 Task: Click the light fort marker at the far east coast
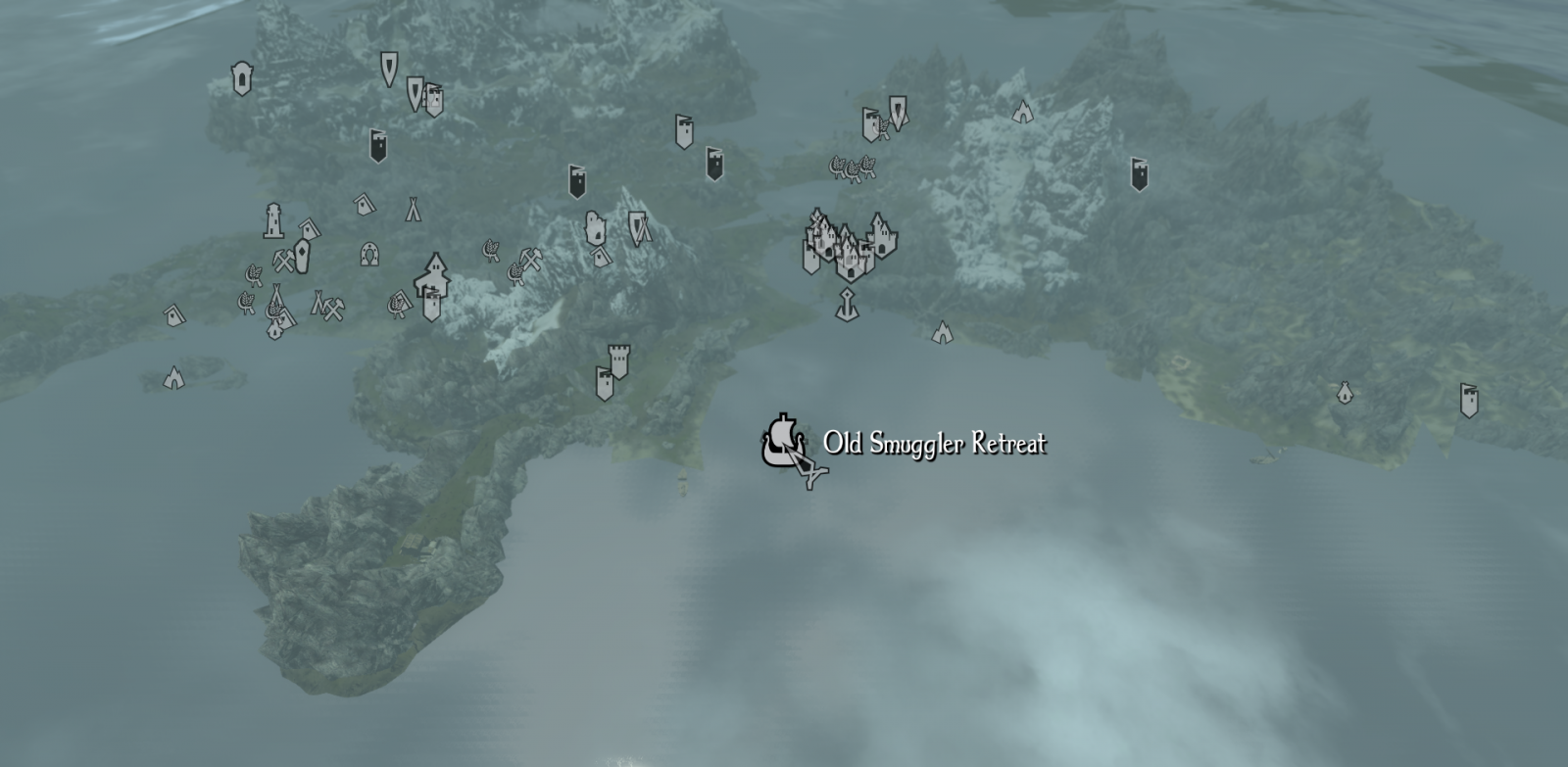(x=1468, y=400)
